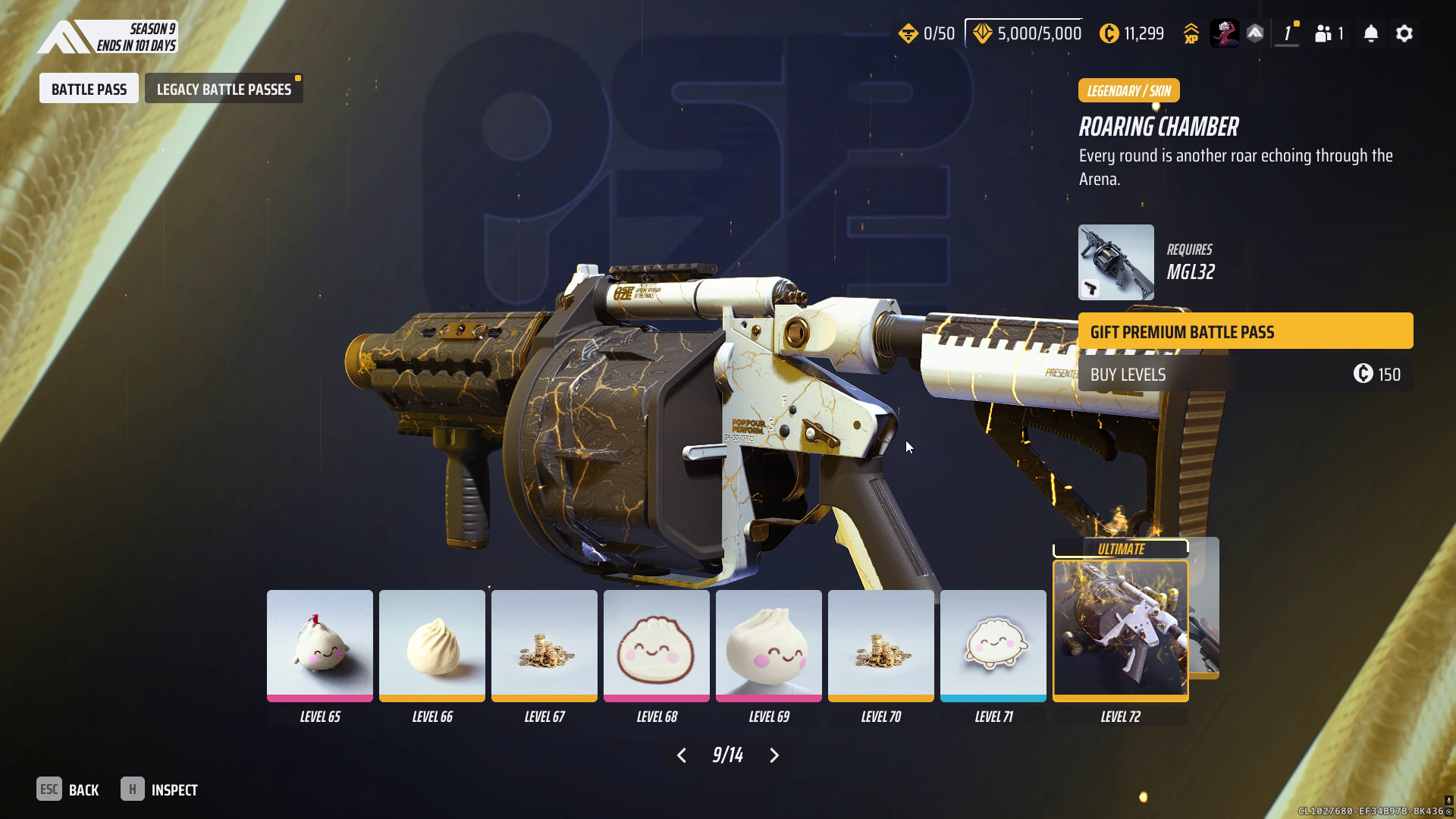The width and height of the screenshot is (1456, 819).
Task: Choose the Level 67 coin pile reward
Action: (x=544, y=645)
